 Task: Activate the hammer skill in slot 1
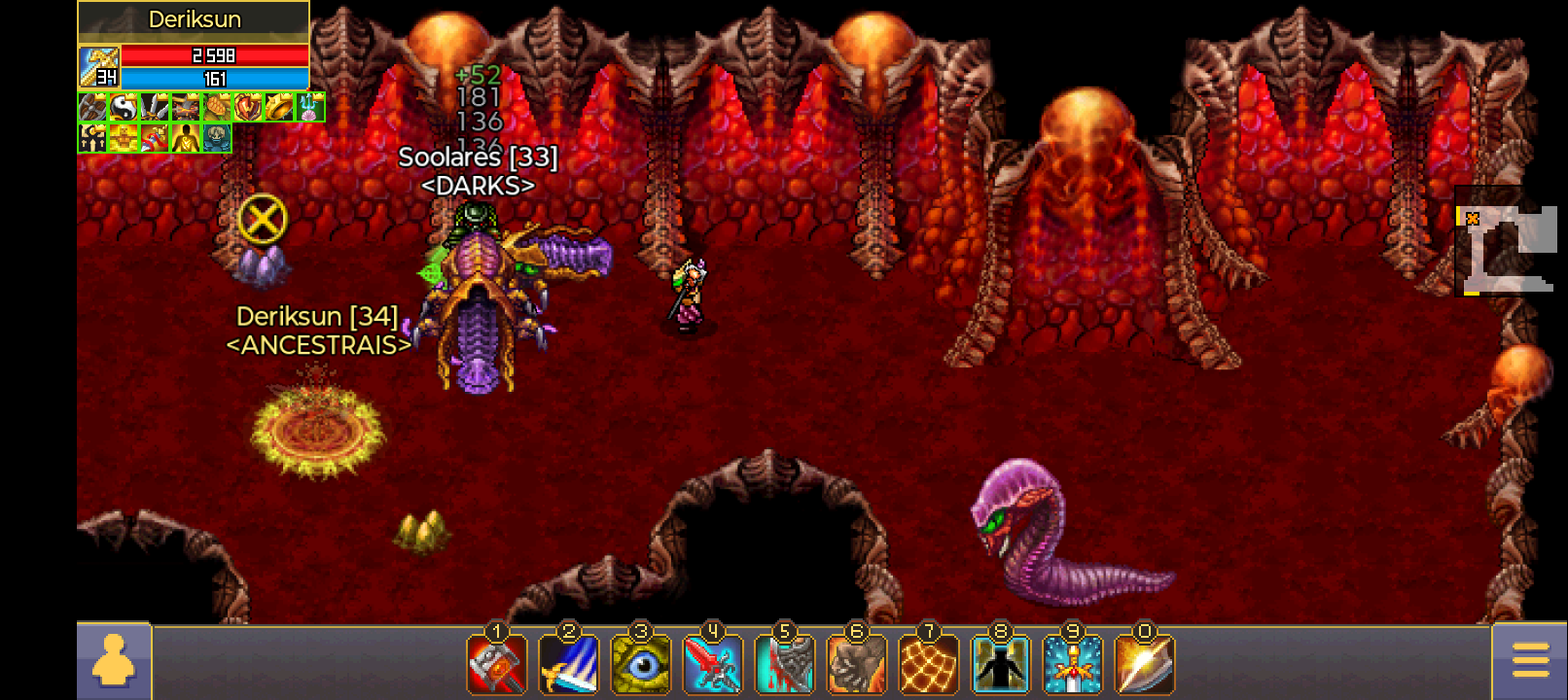coord(497,664)
